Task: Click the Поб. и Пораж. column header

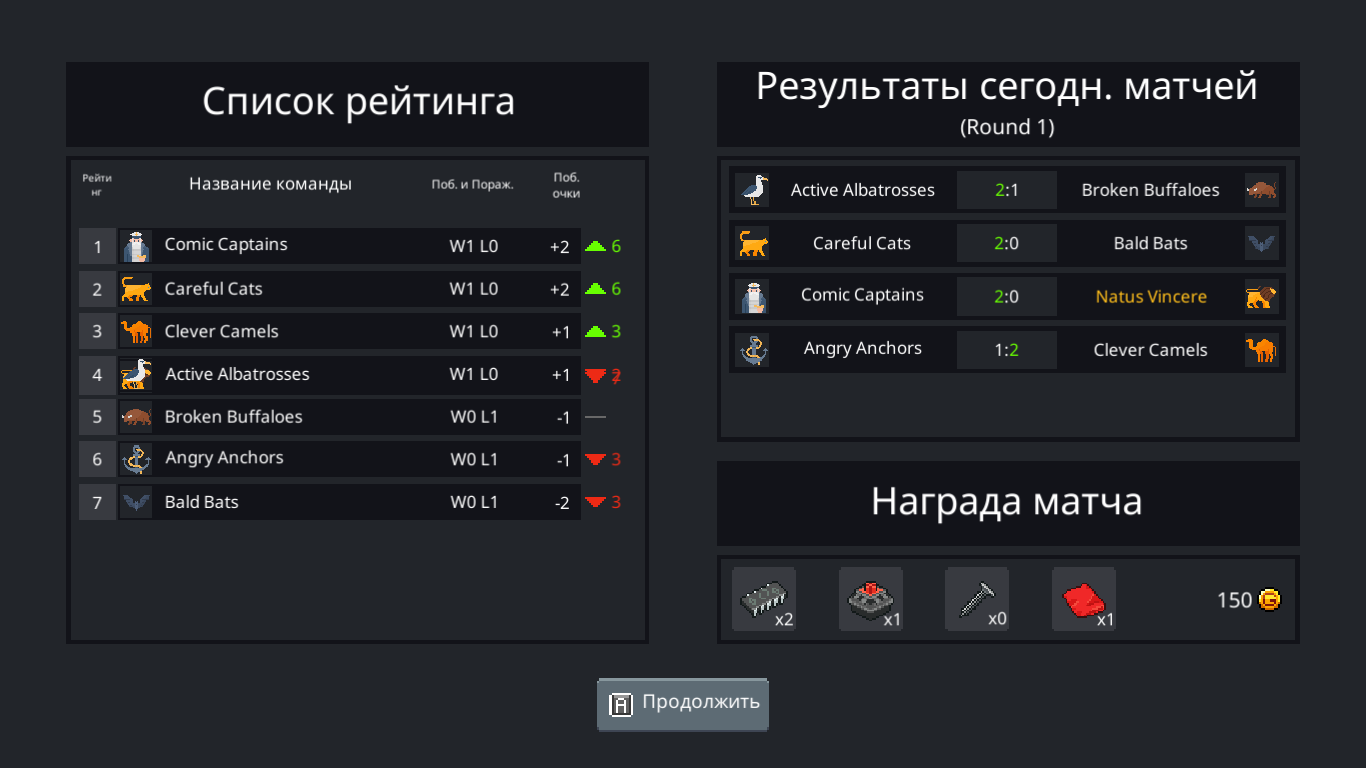Action: [x=472, y=184]
